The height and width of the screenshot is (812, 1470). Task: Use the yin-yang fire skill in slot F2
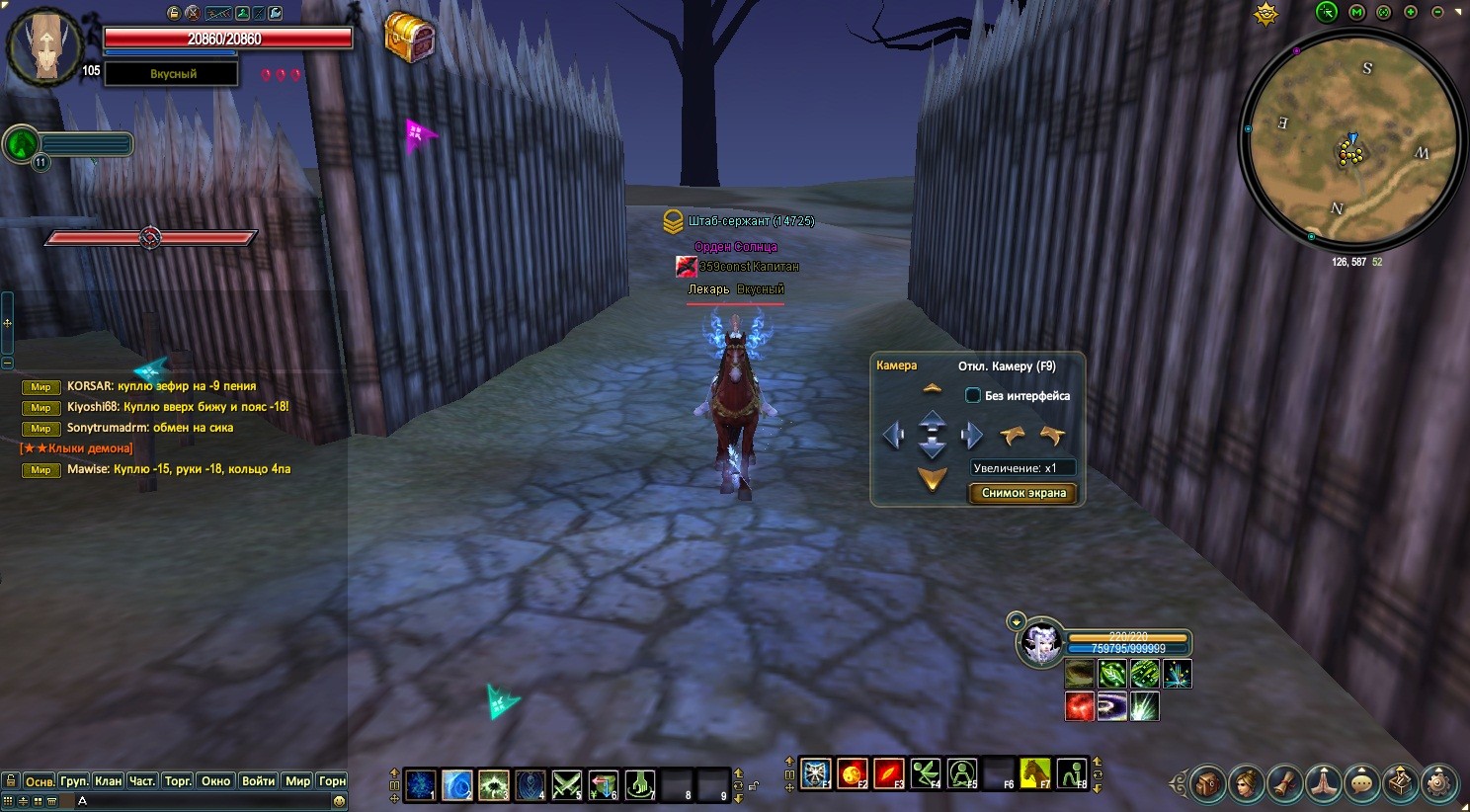852,773
